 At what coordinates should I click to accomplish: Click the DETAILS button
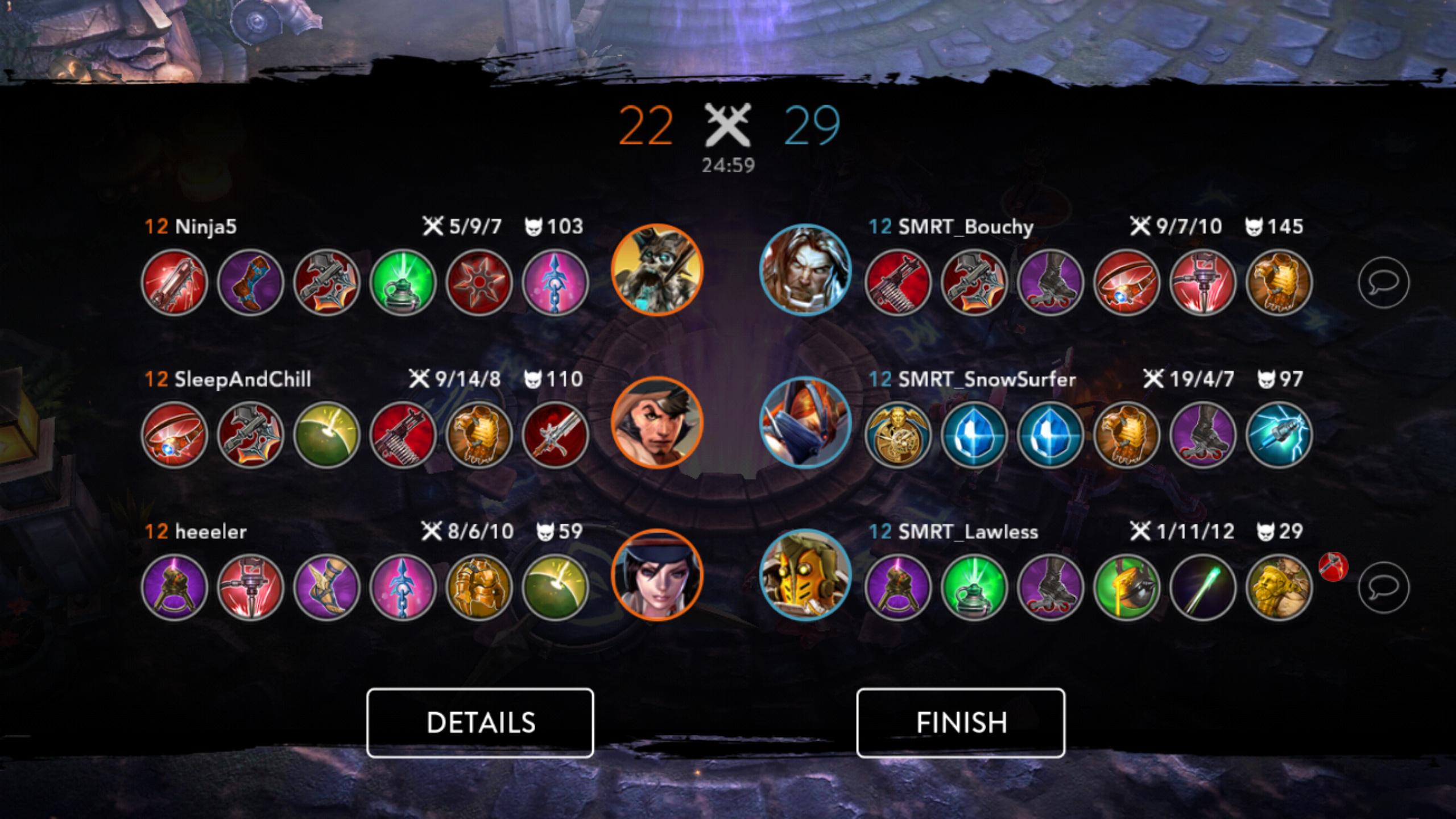tap(481, 722)
